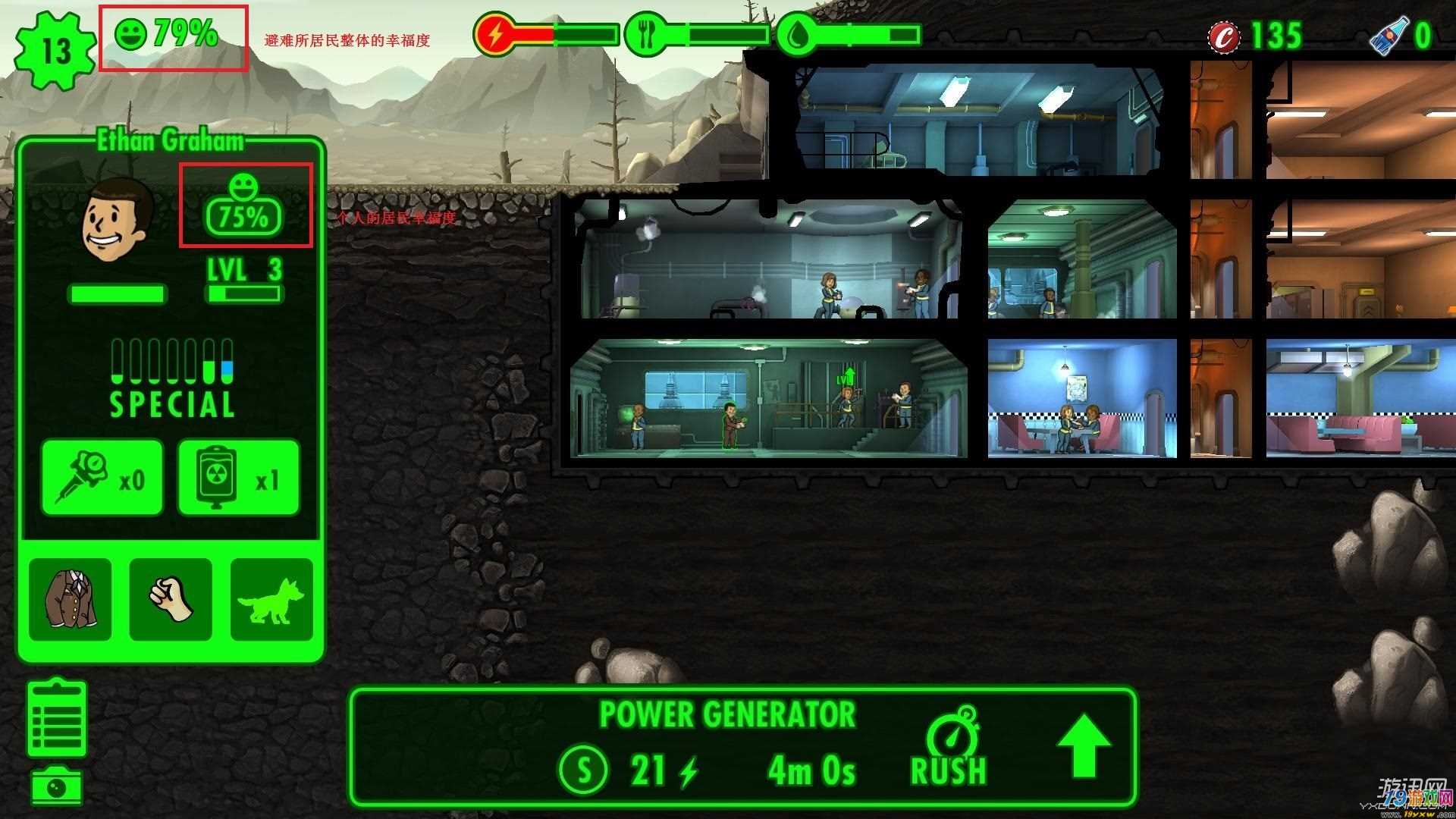Upgrade the Power Generator with the arrow
1456x819 pixels.
[x=1084, y=745]
